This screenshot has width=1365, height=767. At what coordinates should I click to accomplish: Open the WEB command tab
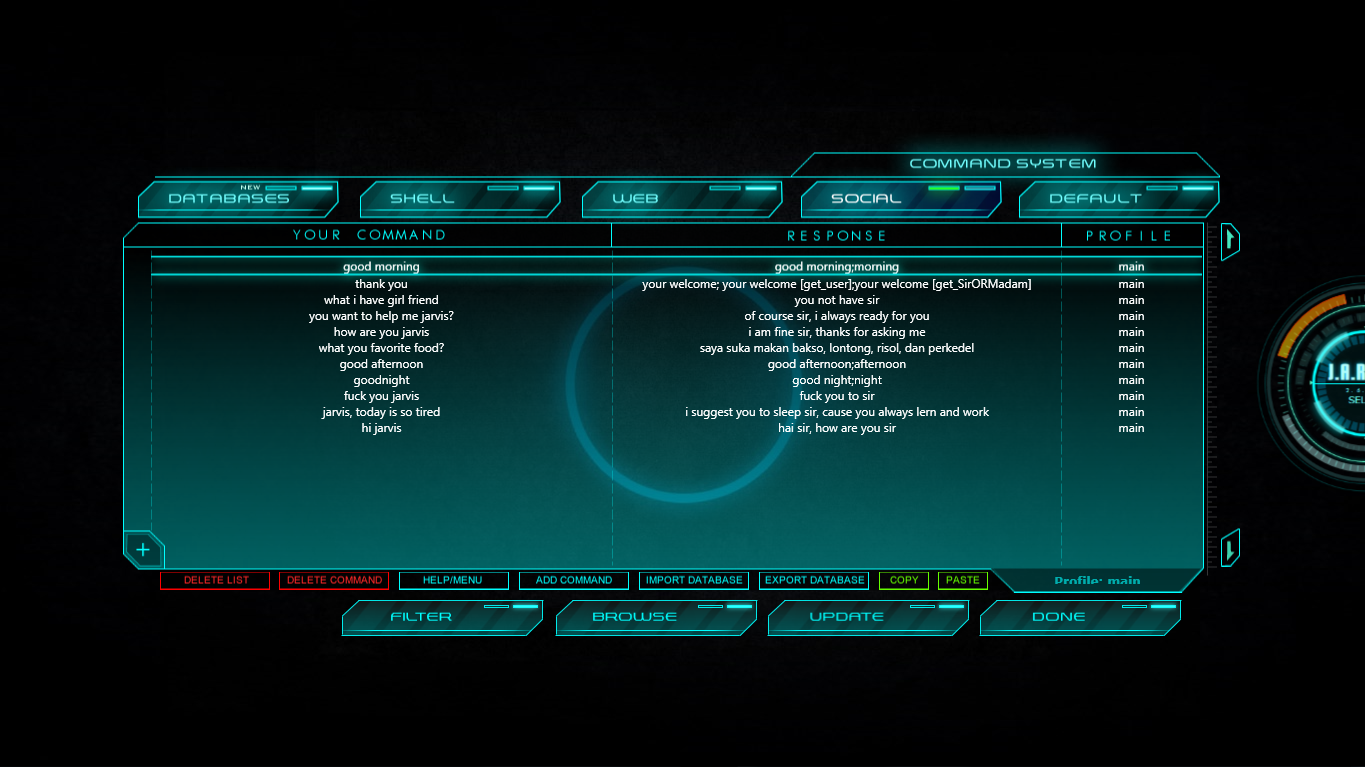681,198
